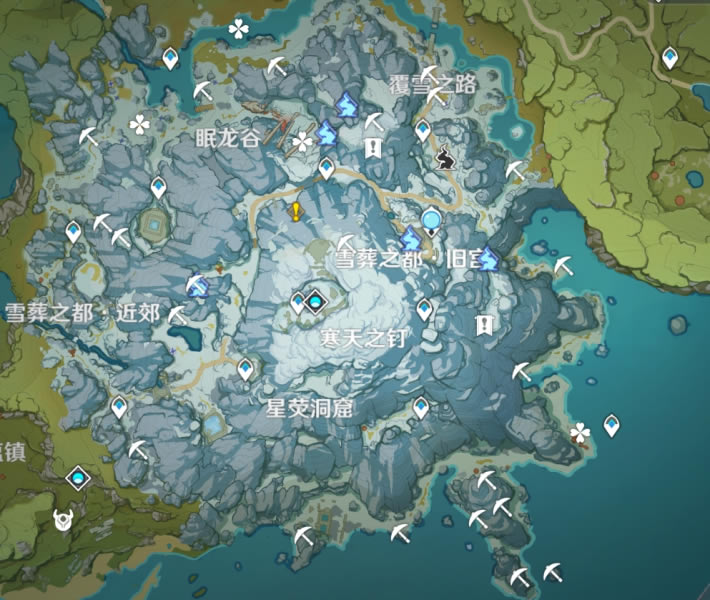The width and height of the screenshot is (710, 600).
Task: Open the domain marker above 寒天之钉
Action: click(317, 299)
